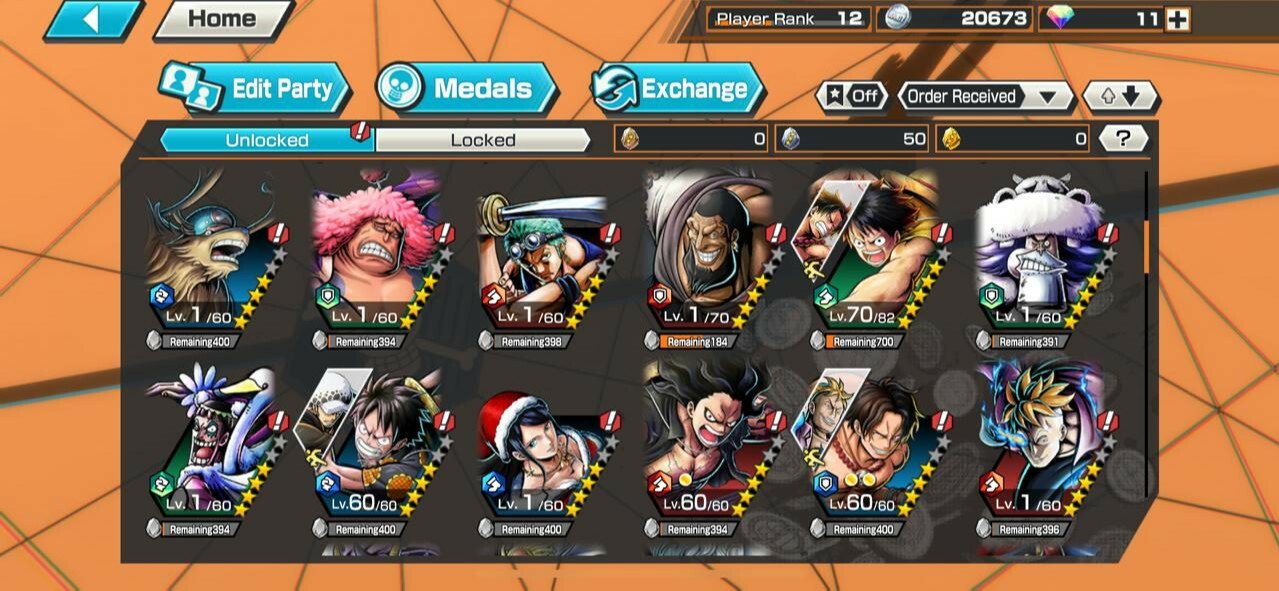Image resolution: width=1279 pixels, height=591 pixels.
Task: Add rainbow diamonds with the plus button
Action: click(1177, 19)
